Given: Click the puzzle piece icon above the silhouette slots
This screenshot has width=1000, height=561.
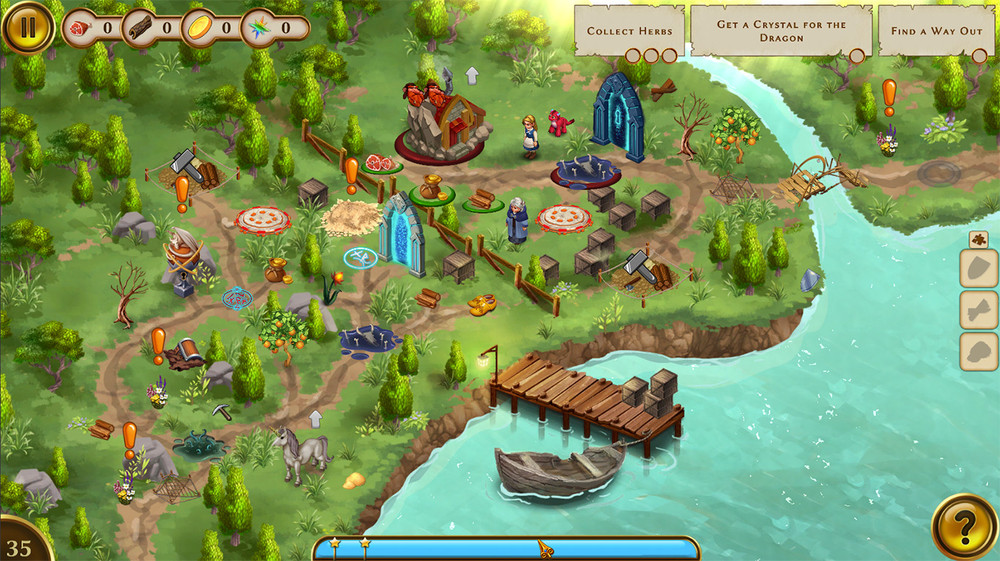Looking at the screenshot, I should [x=978, y=239].
